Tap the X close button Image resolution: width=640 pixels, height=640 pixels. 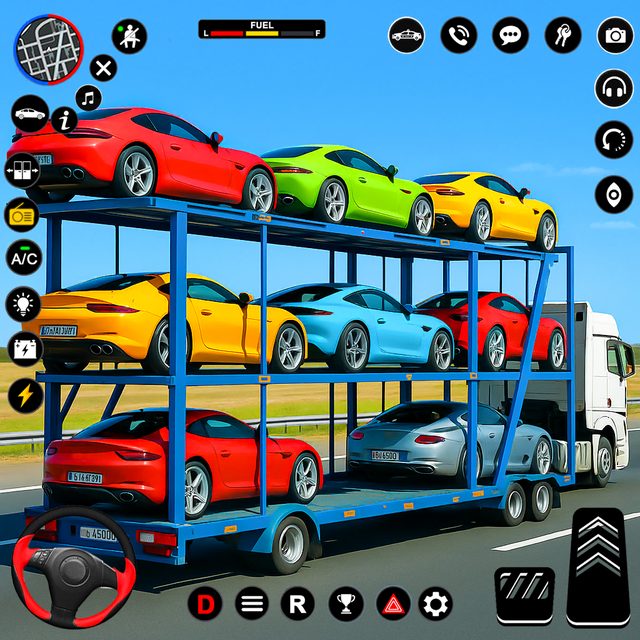coord(103,68)
